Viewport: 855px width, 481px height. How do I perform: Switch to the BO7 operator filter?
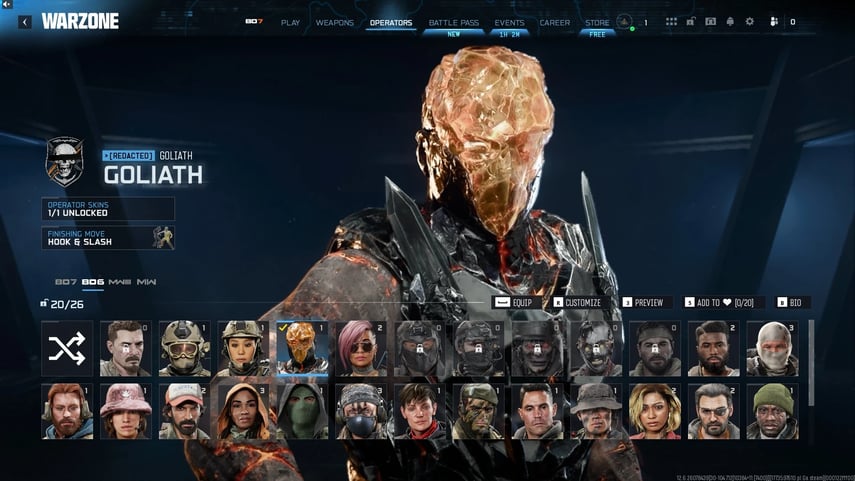[x=66, y=282]
